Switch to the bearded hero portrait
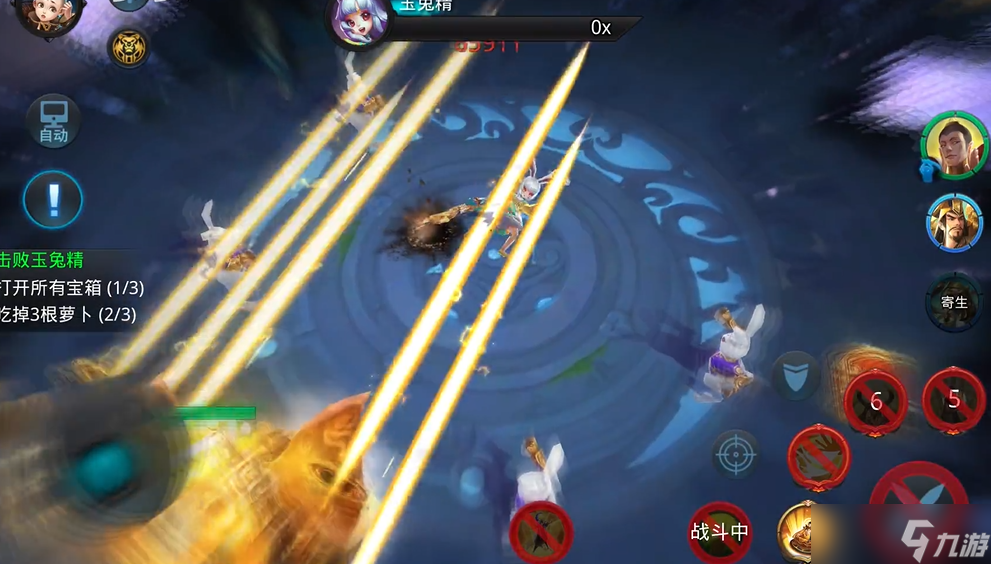This screenshot has height=564, width=991. point(954,222)
